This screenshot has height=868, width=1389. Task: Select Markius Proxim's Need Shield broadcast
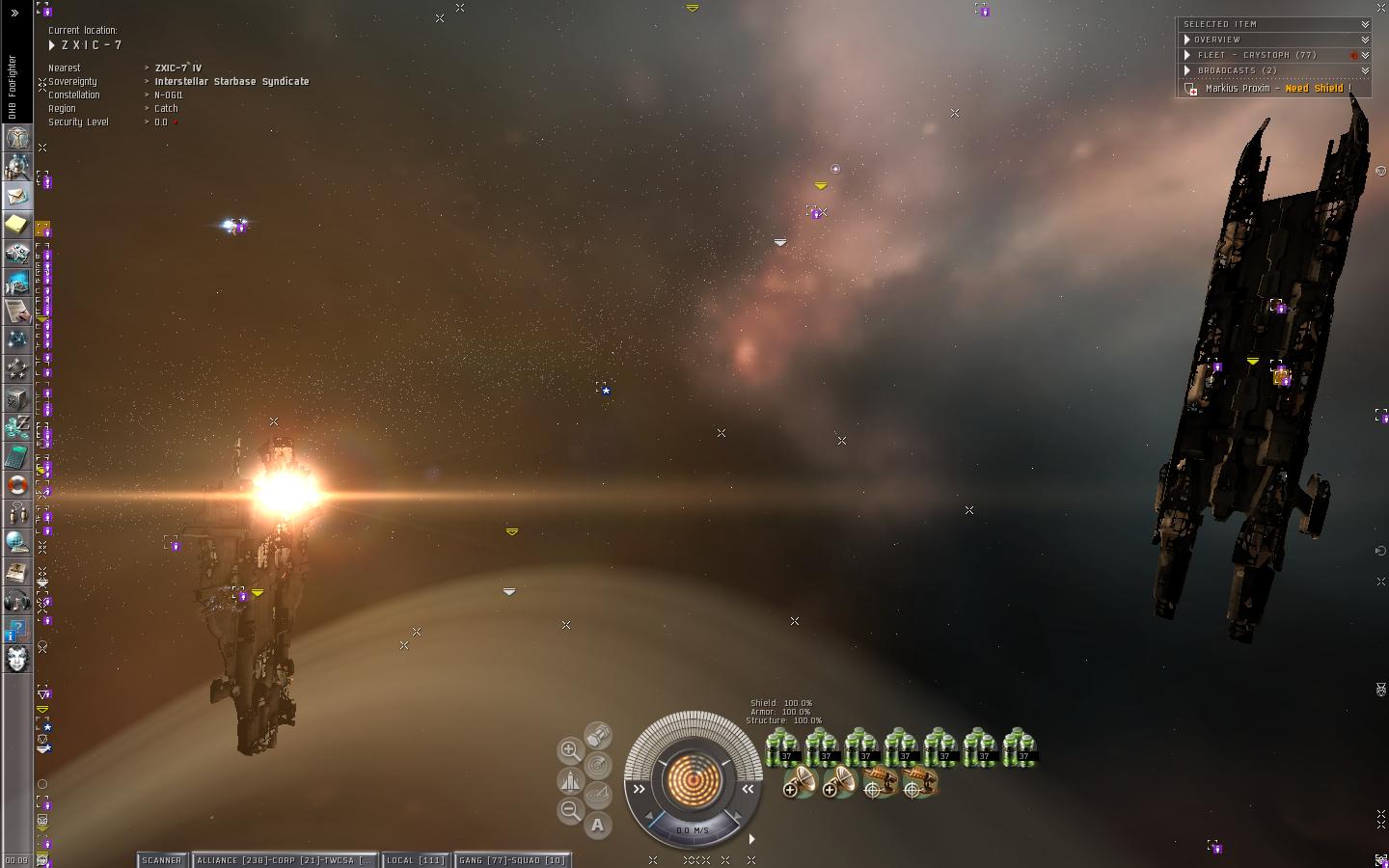click(x=1273, y=89)
